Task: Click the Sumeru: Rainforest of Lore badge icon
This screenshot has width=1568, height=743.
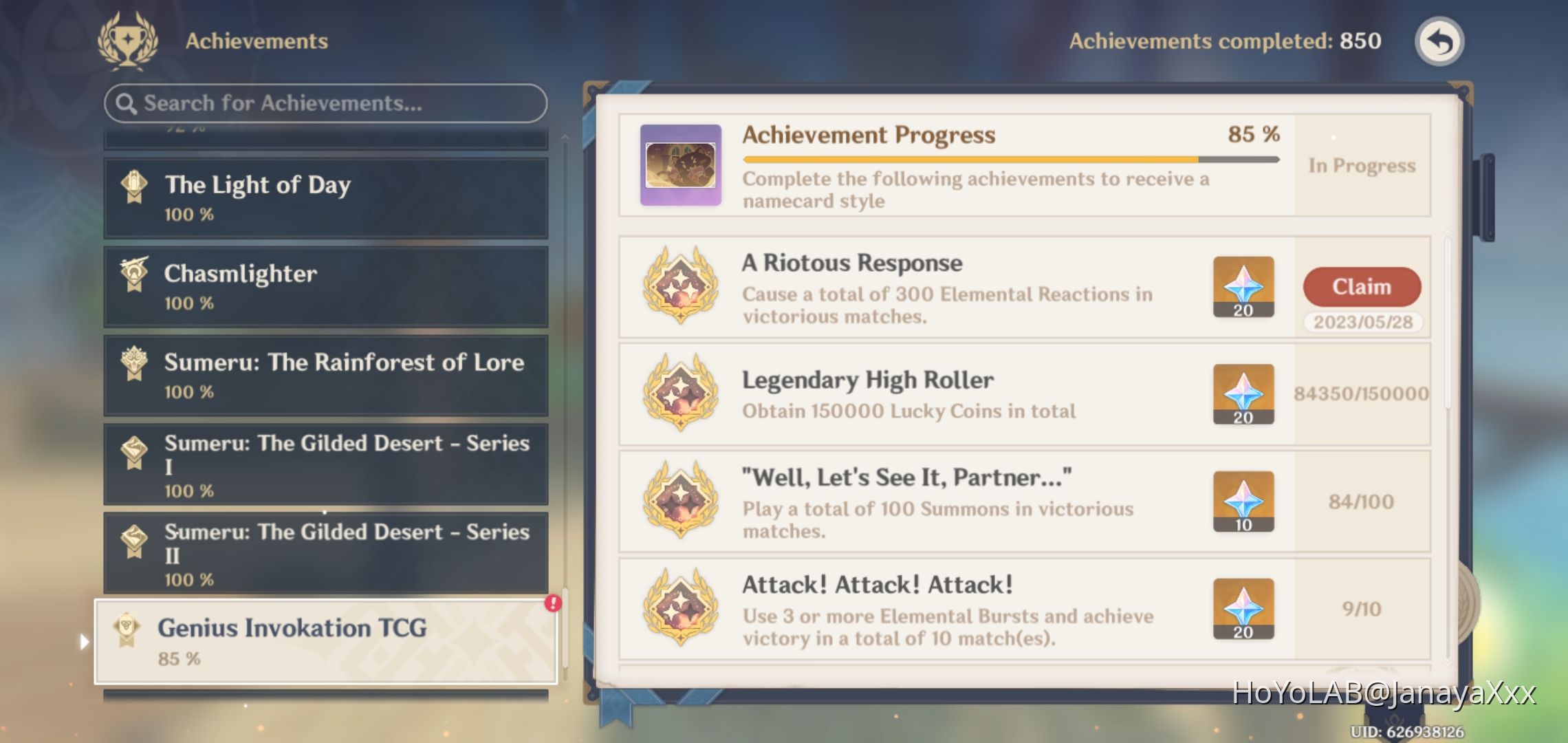Action: point(135,363)
